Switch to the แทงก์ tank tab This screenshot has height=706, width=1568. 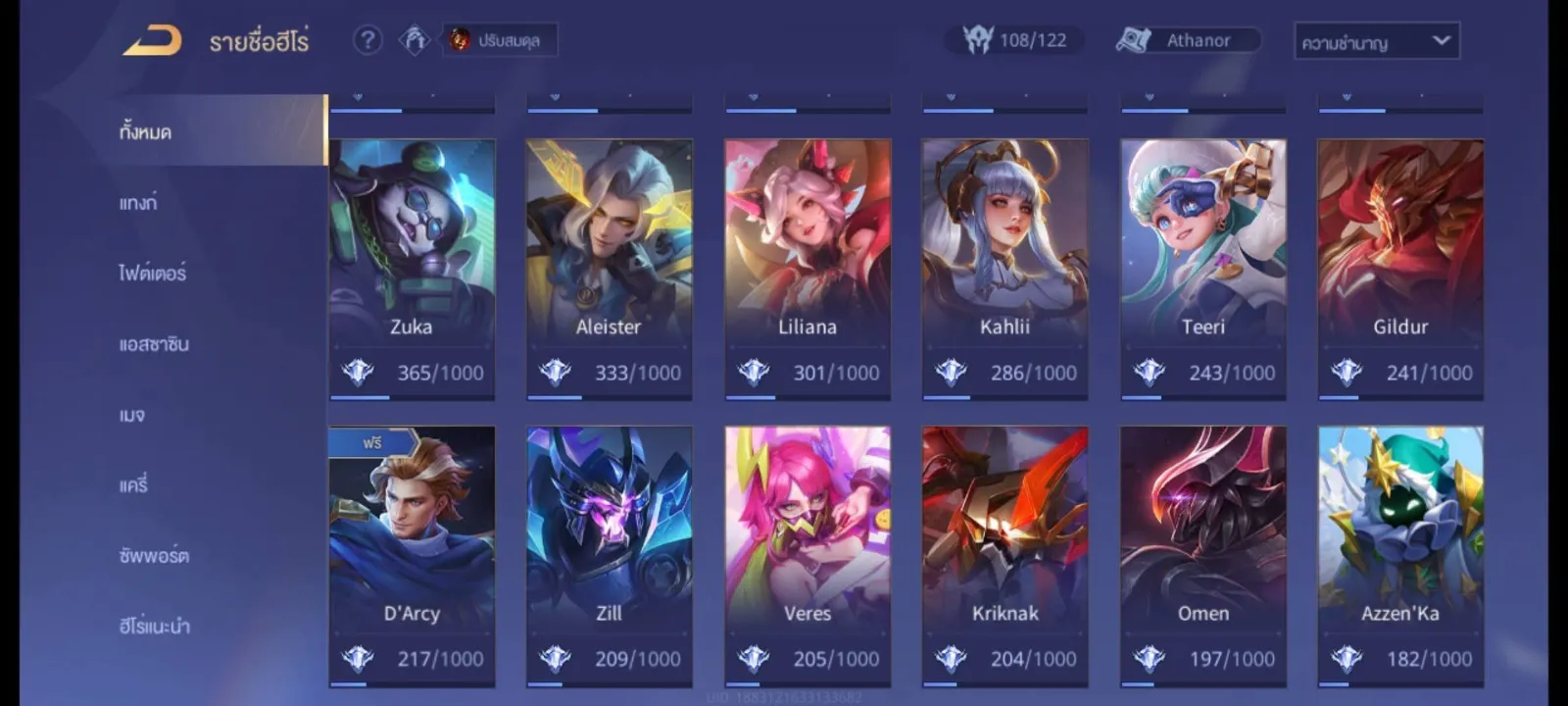(138, 203)
